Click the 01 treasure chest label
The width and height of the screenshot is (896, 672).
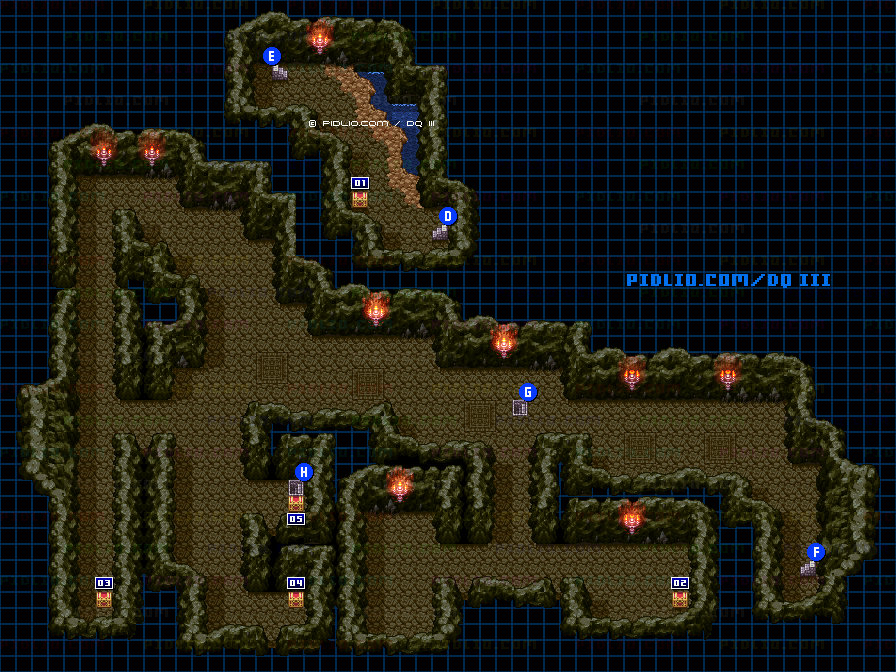[x=360, y=183]
